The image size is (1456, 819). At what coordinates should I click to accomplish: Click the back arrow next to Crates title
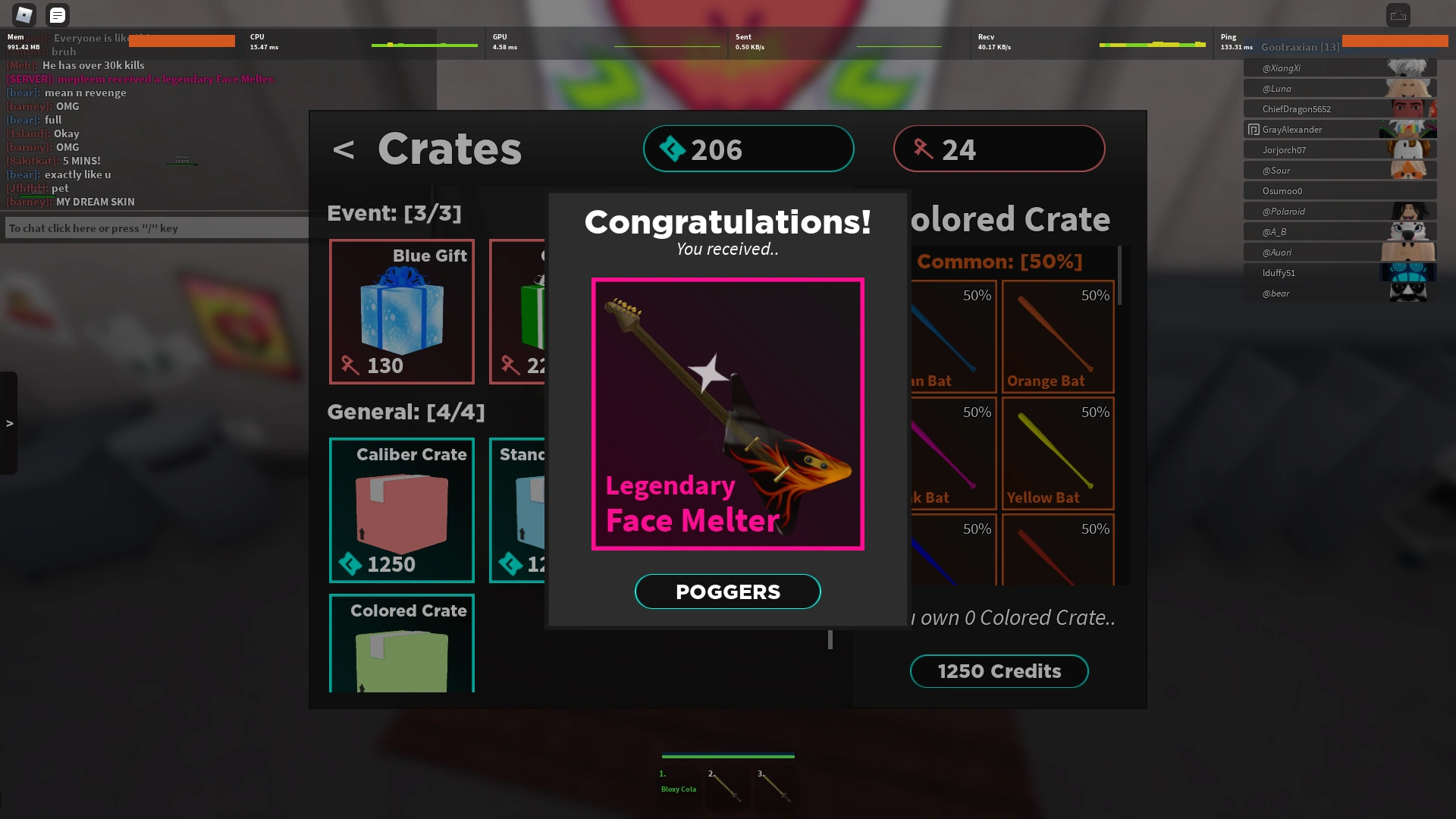point(347,149)
